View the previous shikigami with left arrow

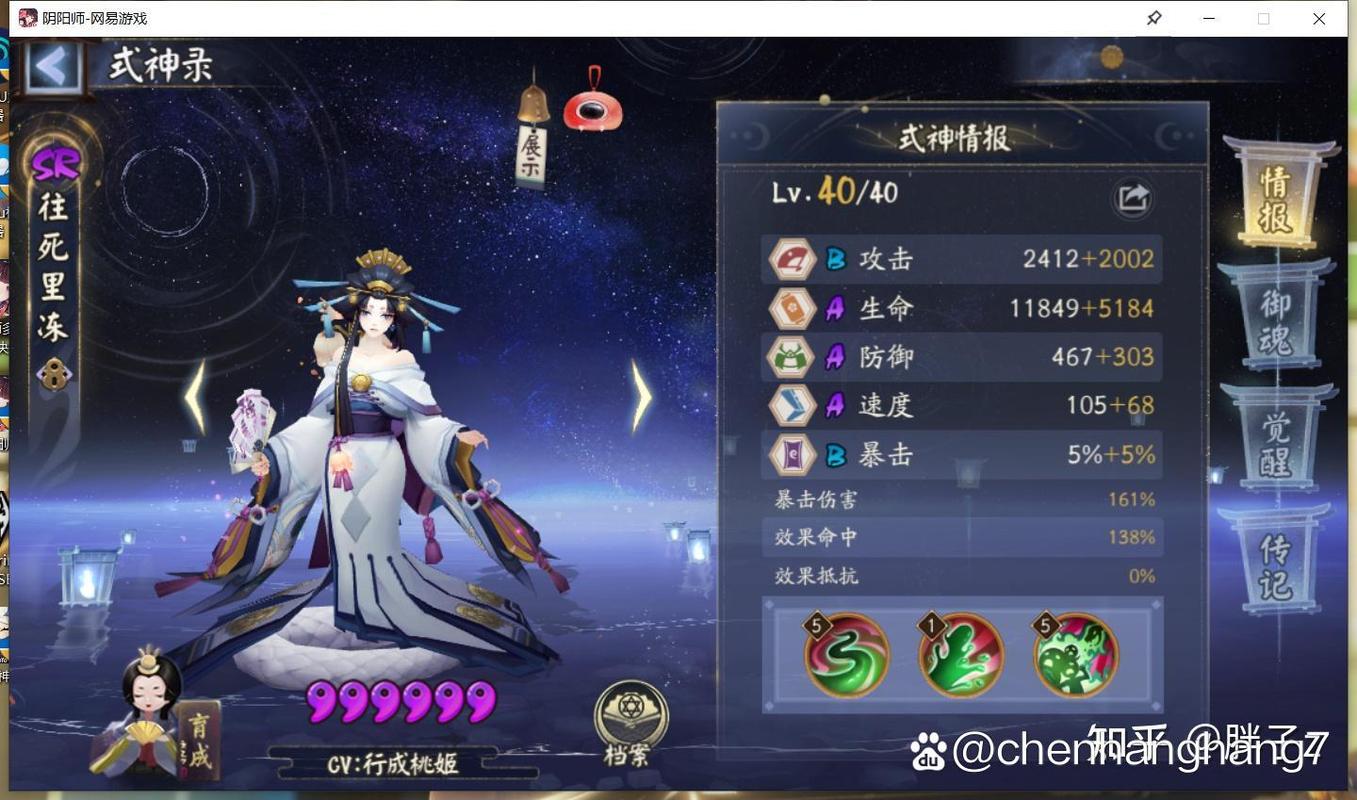coord(196,397)
